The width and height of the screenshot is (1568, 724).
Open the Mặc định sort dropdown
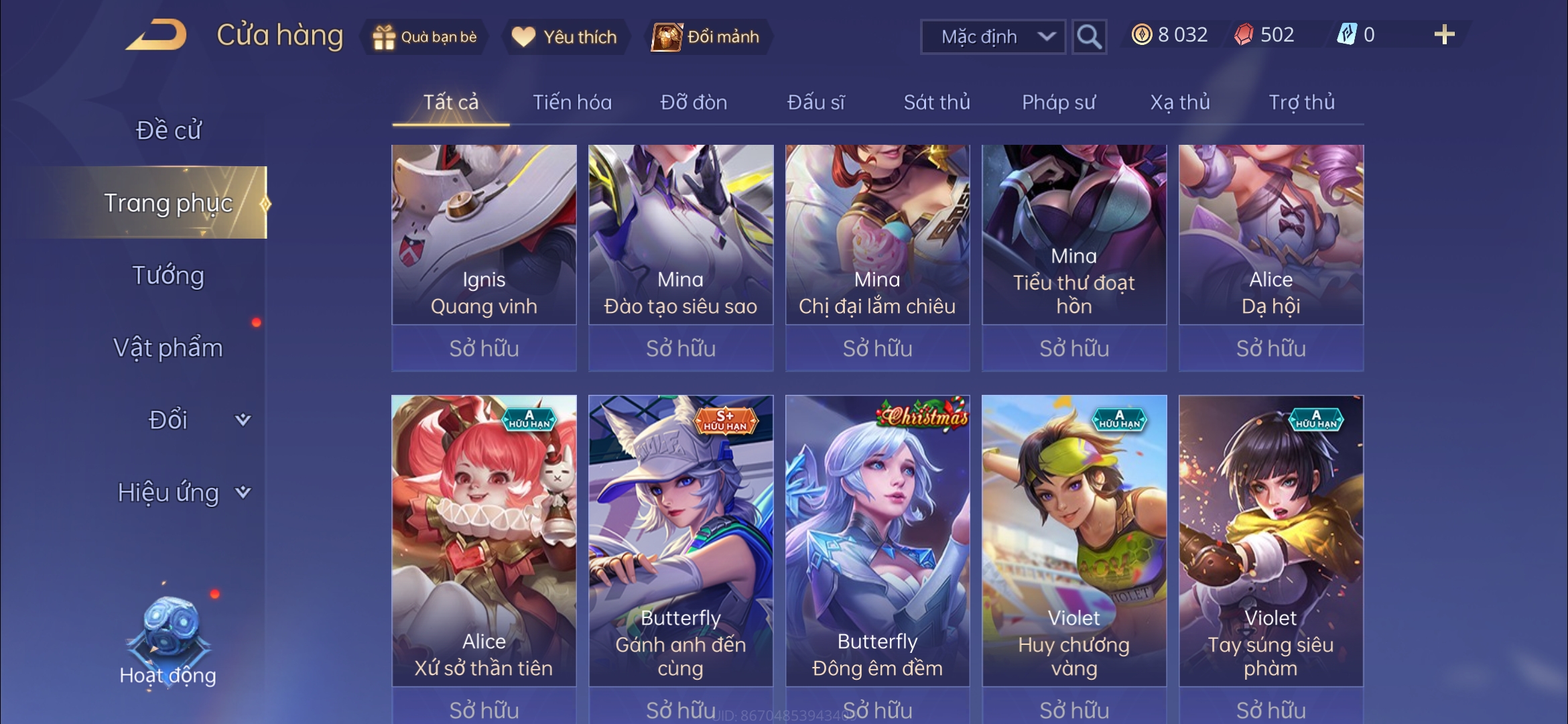[x=992, y=37]
